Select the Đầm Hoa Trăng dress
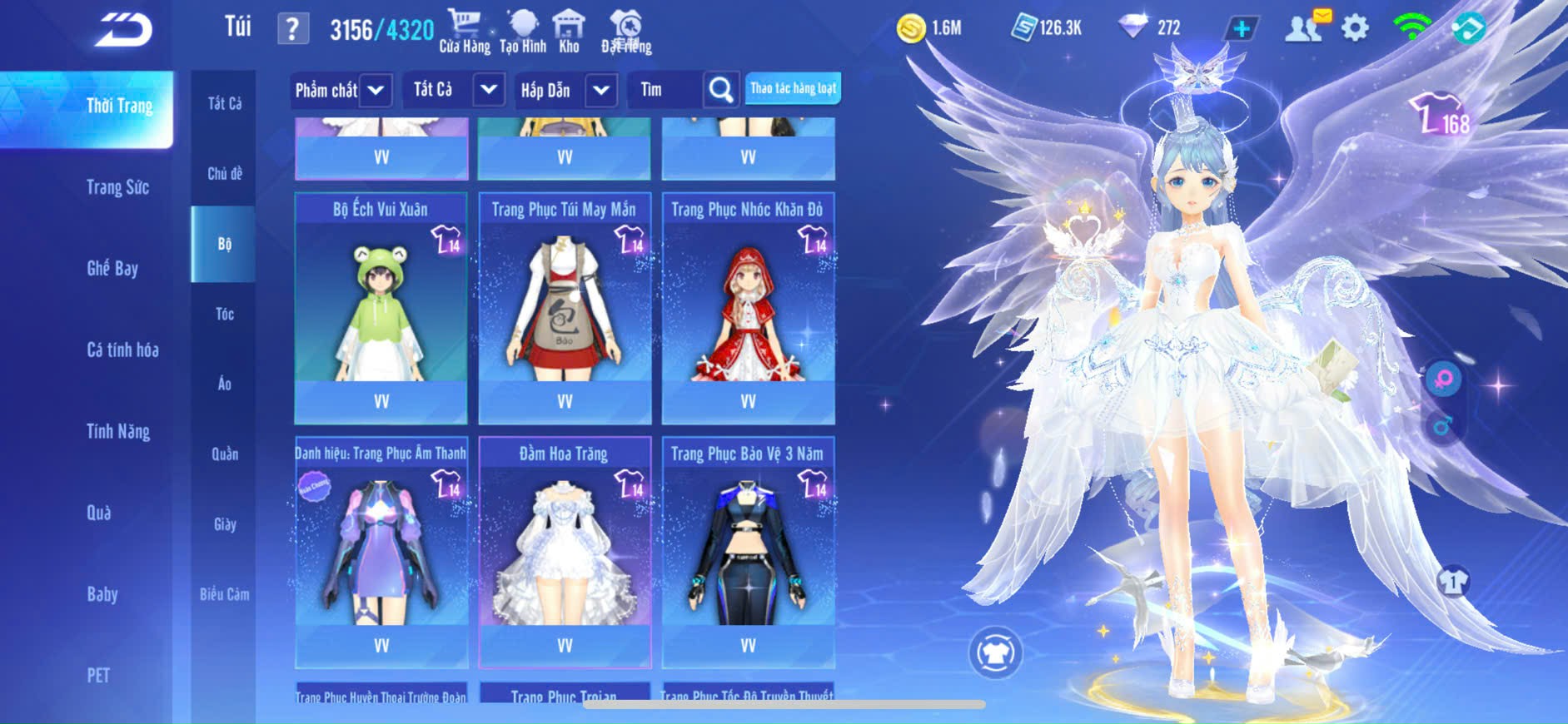 (565, 552)
